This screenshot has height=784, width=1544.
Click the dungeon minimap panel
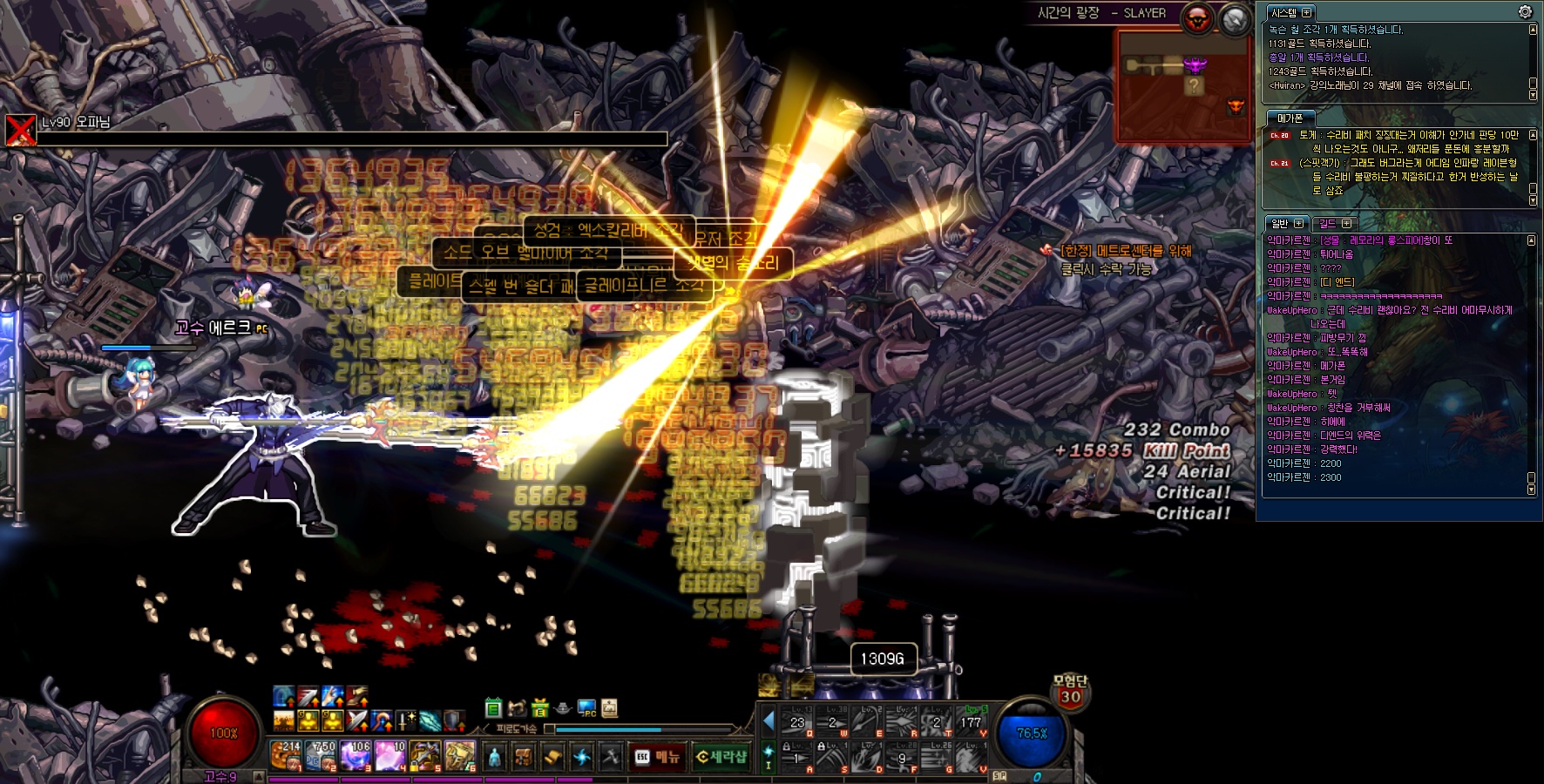coord(1184,84)
